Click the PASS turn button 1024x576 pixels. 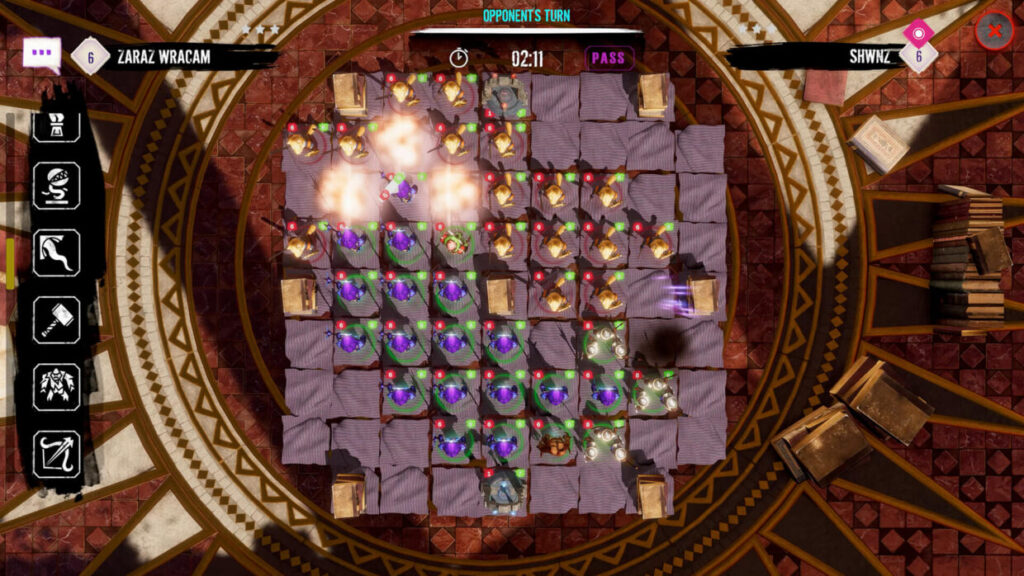click(x=608, y=58)
